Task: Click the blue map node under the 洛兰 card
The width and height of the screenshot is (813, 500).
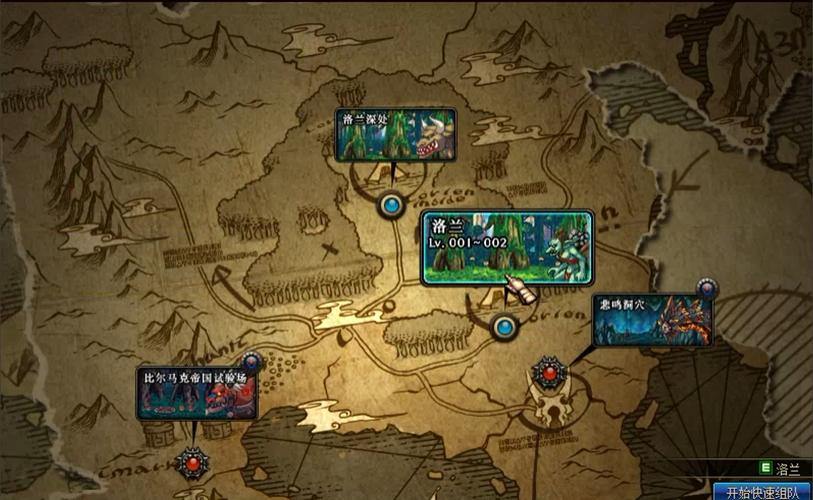Action: pos(505,326)
